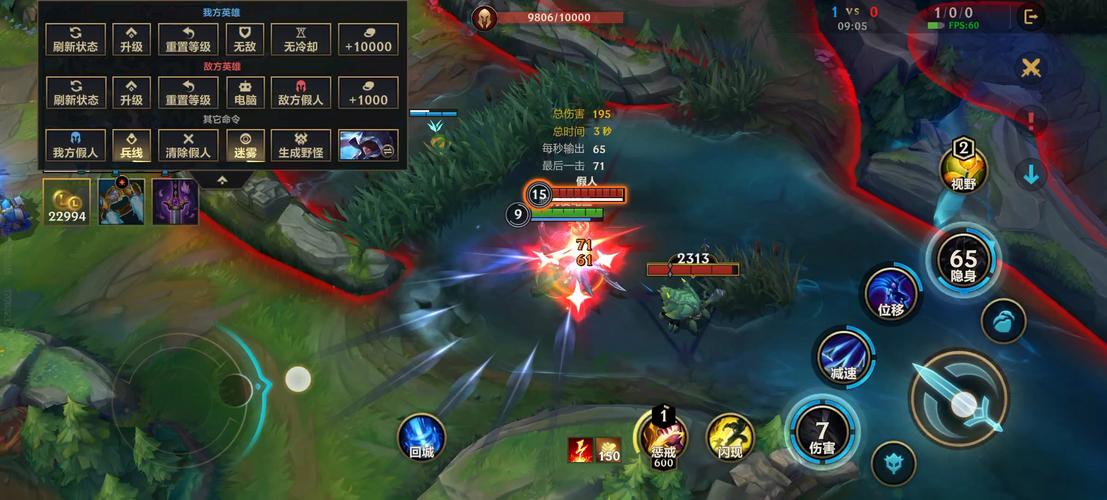This screenshot has width=1107, height=500.
Task: Use the 视野 ward trinket
Action: click(964, 170)
